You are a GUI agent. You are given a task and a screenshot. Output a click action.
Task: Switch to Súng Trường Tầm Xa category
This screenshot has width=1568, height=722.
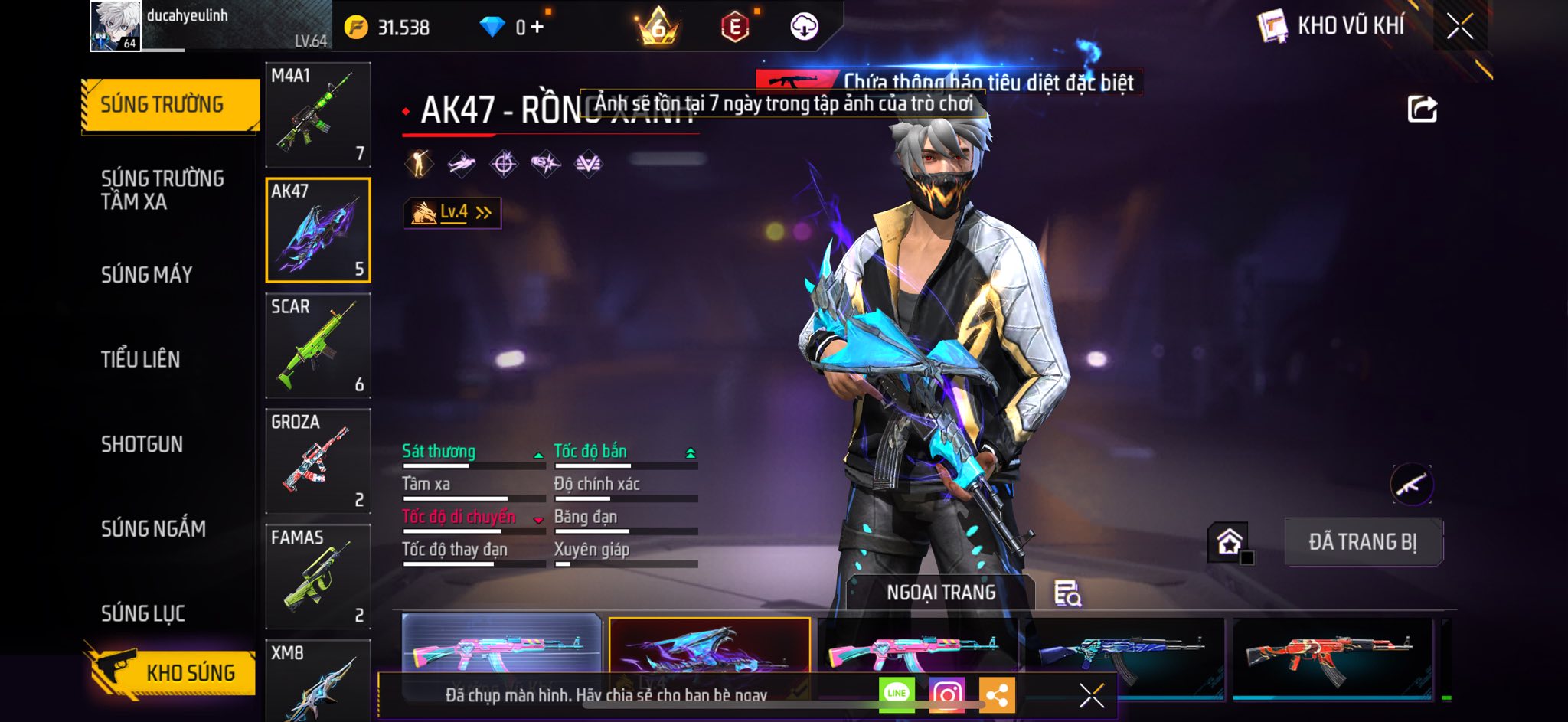pos(162,190)
